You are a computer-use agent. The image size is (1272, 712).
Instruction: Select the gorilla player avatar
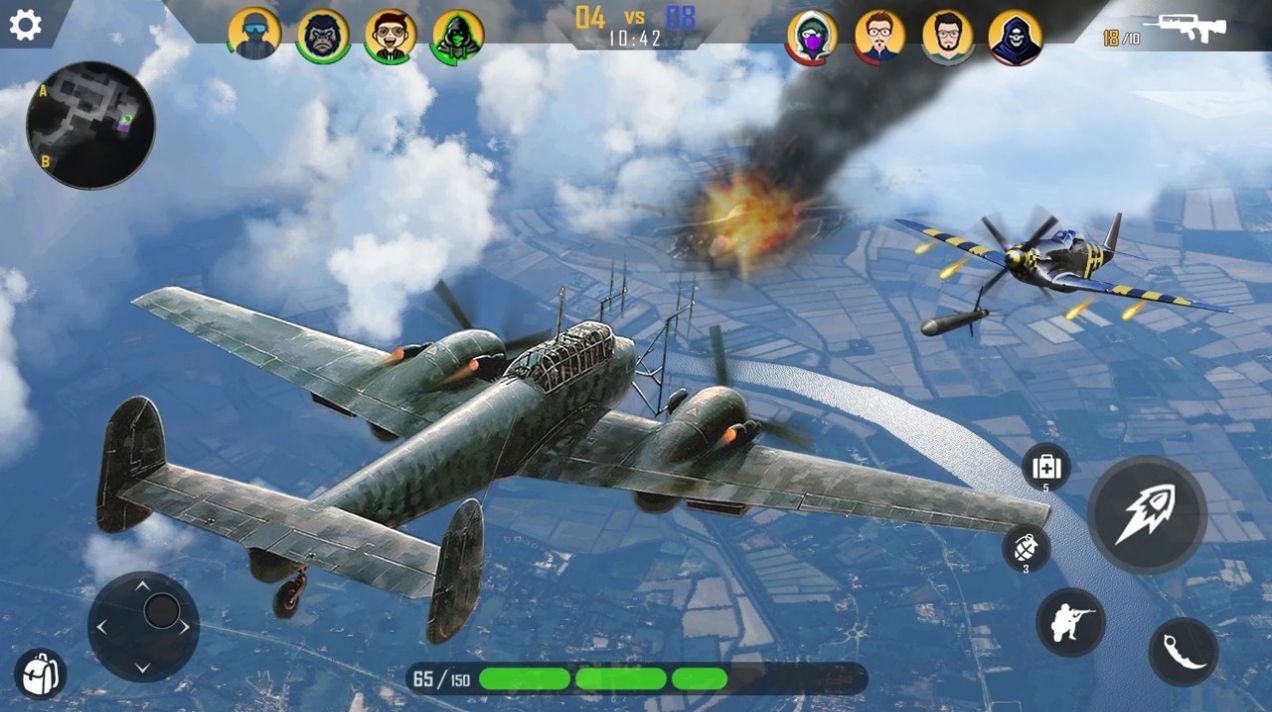(323, 36)
